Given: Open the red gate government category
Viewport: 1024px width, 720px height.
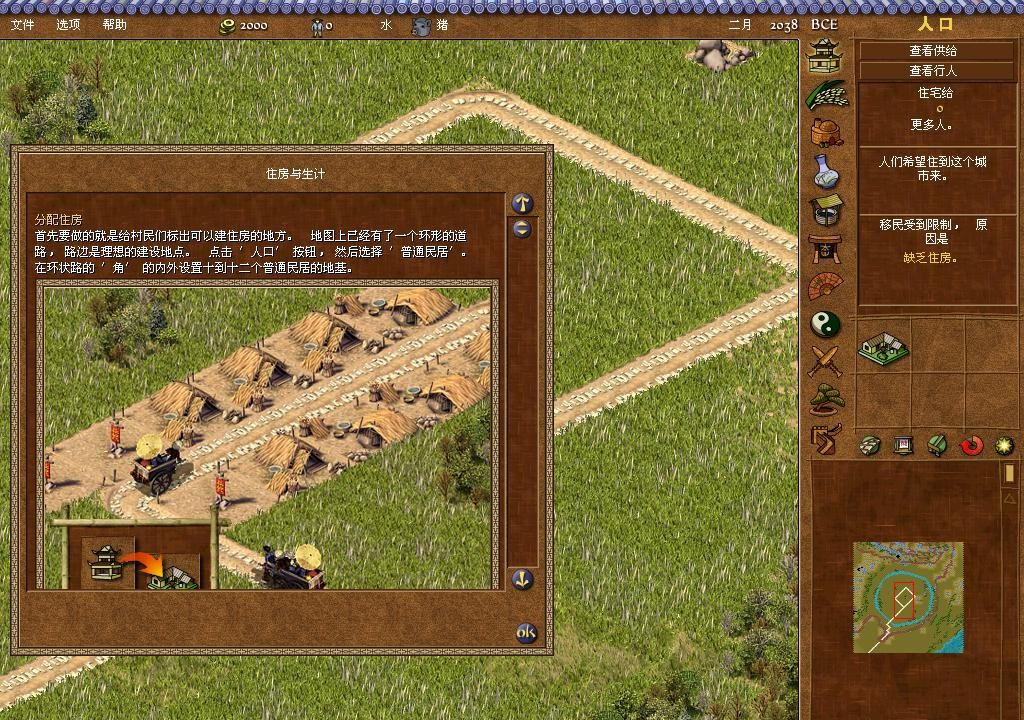Looking at the screenshot, I should 826,247.
